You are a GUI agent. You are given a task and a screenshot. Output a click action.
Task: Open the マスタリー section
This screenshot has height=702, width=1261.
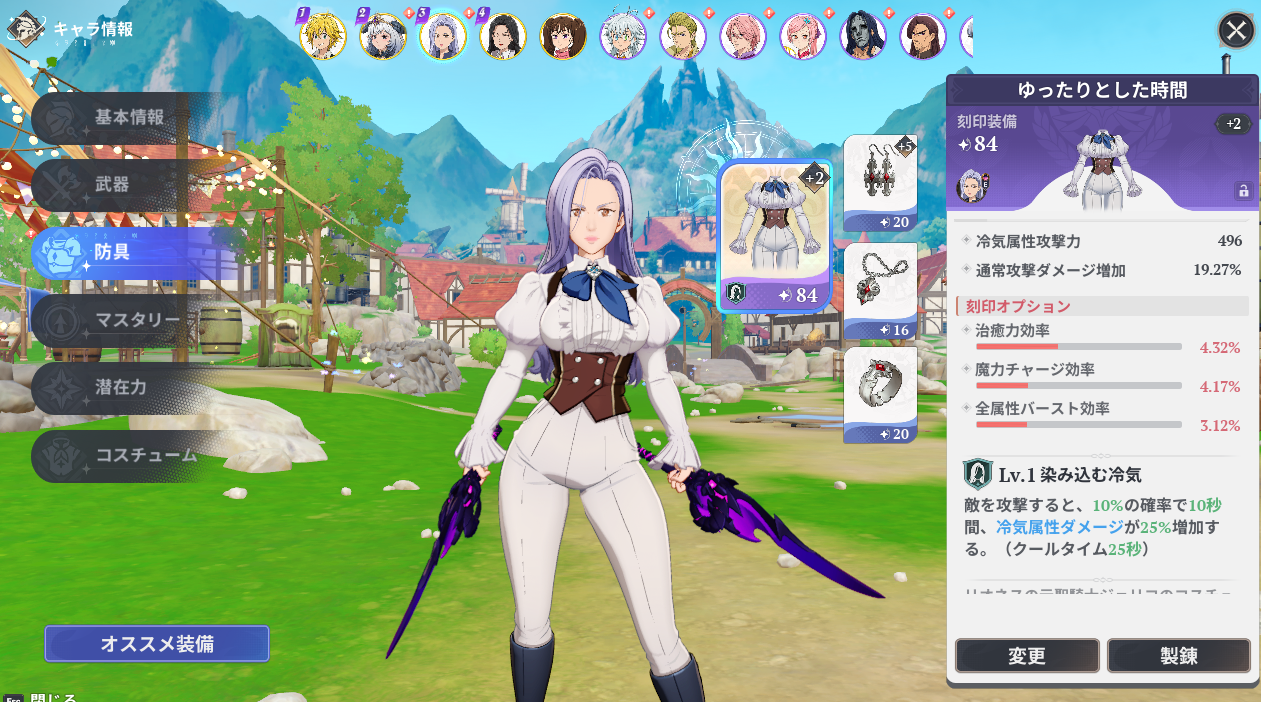pyautogui.click(x=137, y=320)
